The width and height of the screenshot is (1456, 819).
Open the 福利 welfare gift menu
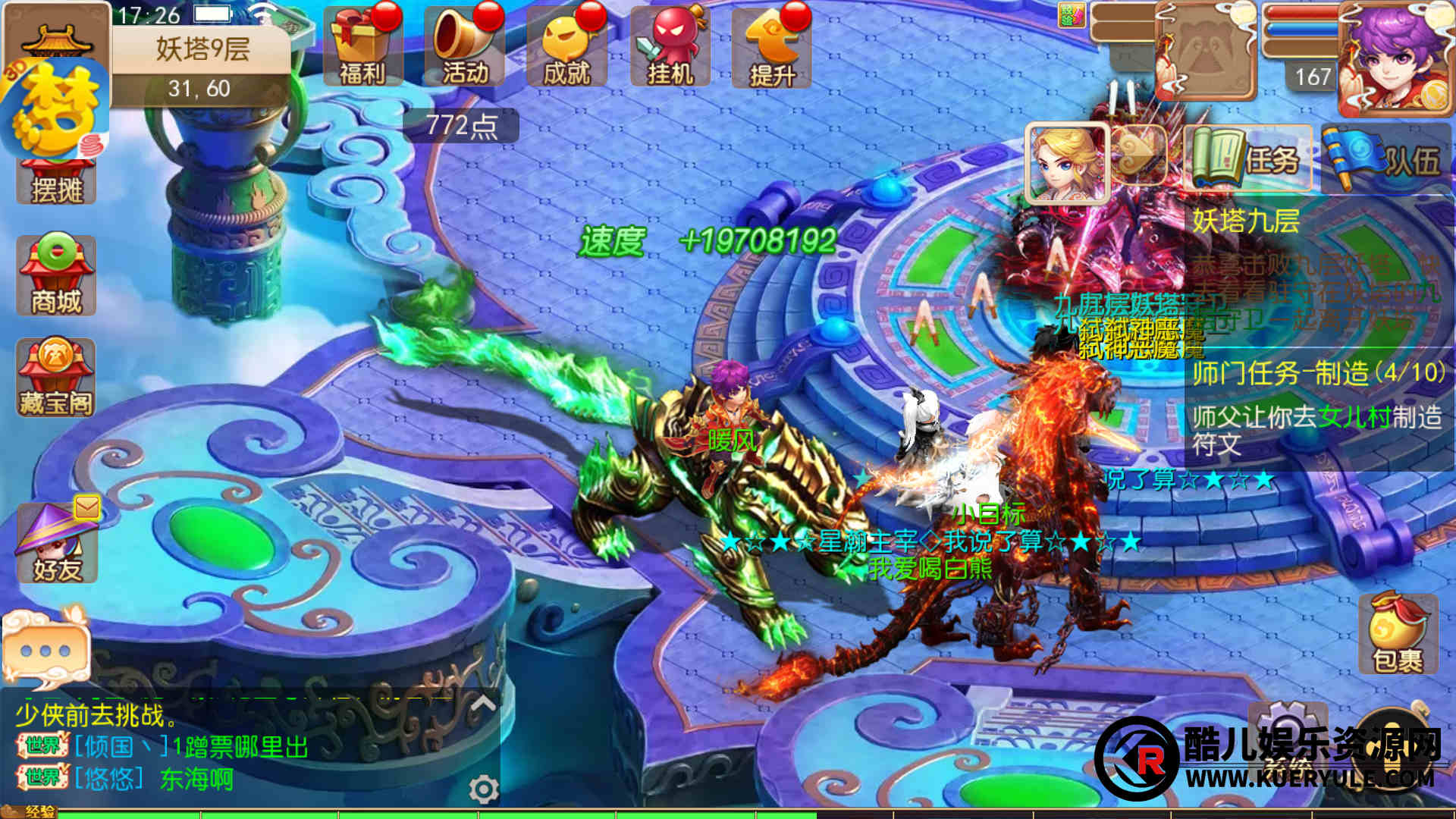point(362,48)
